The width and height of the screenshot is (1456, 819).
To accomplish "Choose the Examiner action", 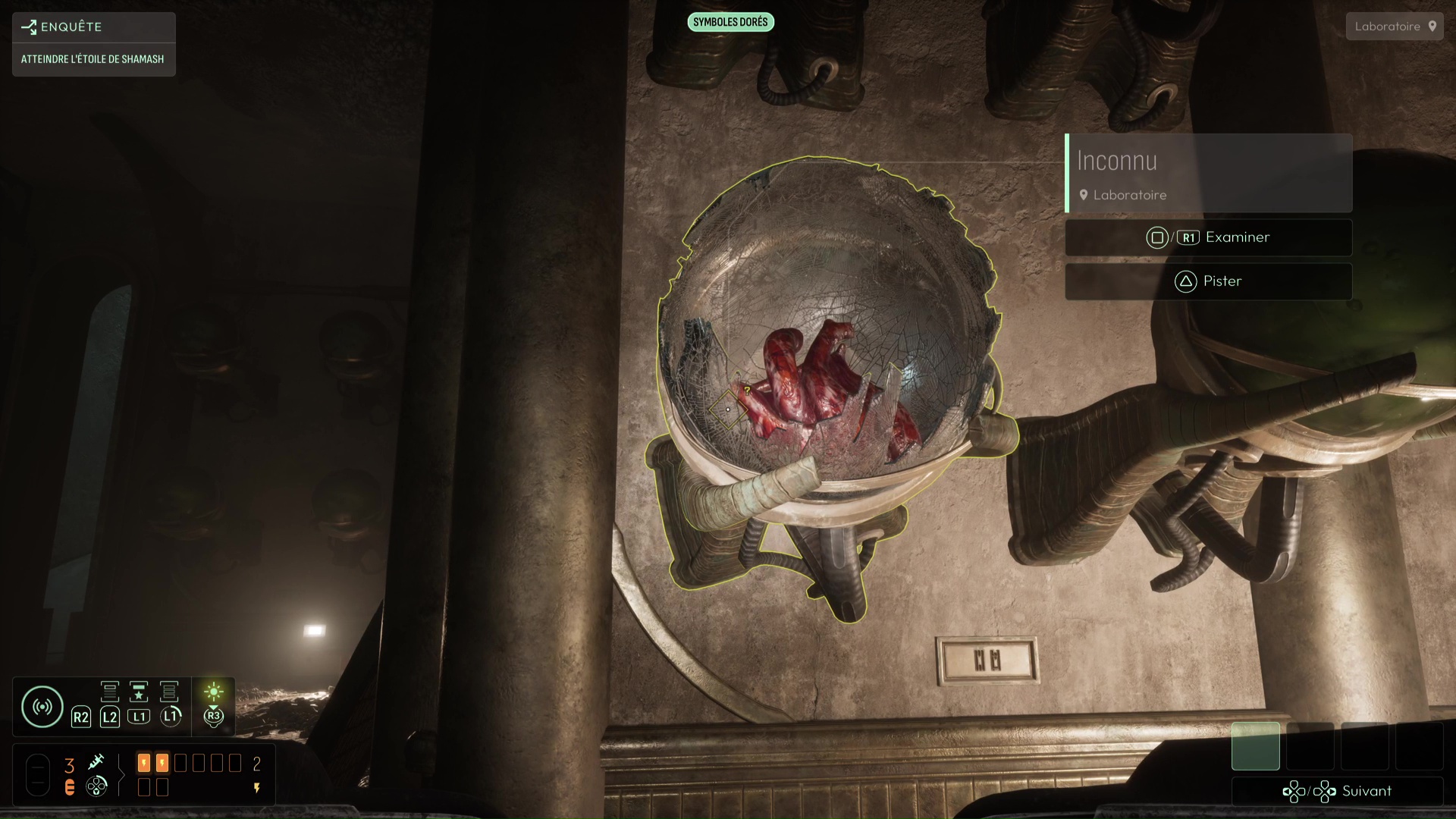I will 1208,238.
